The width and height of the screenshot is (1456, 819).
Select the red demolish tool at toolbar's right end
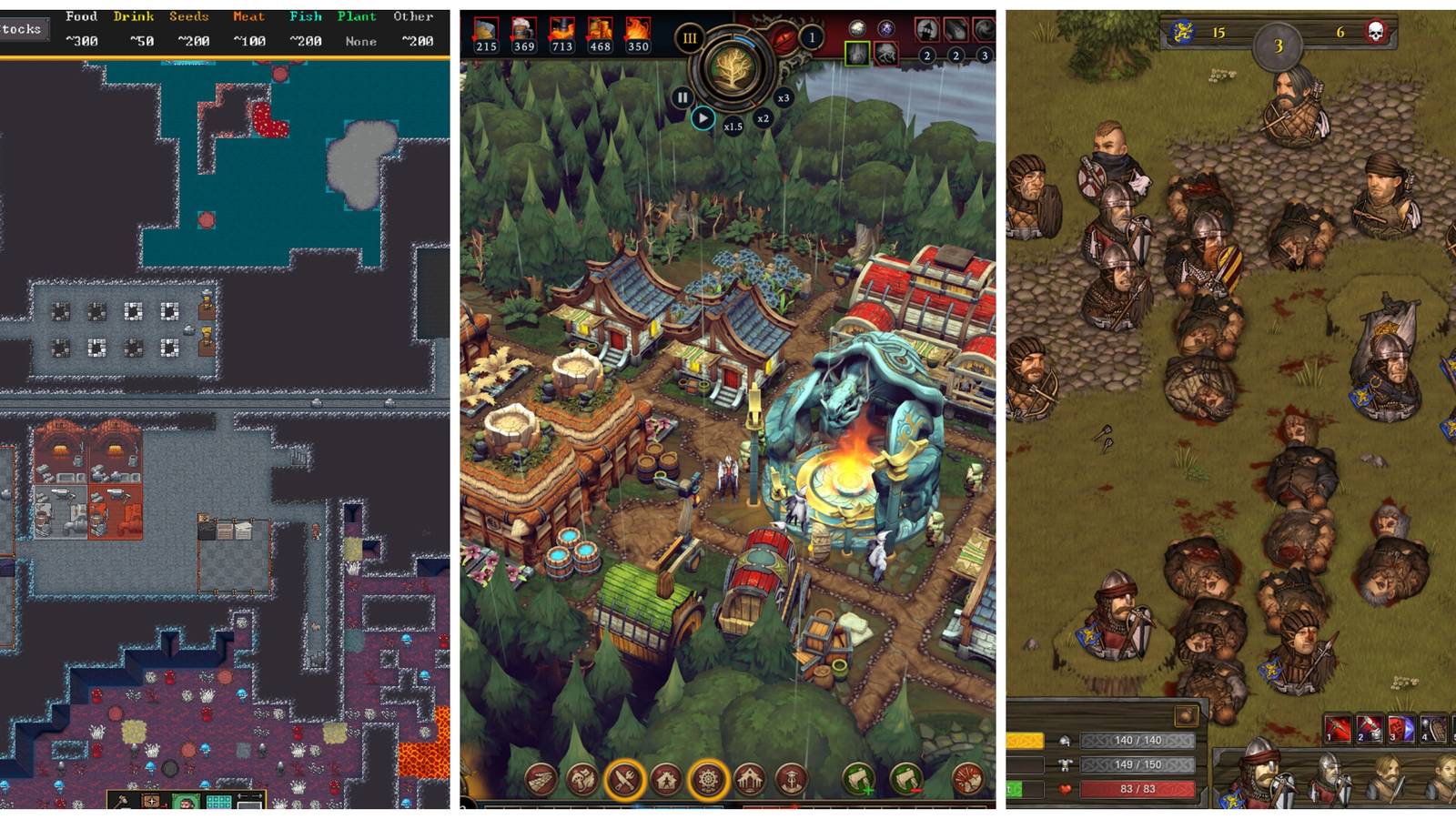967,780
